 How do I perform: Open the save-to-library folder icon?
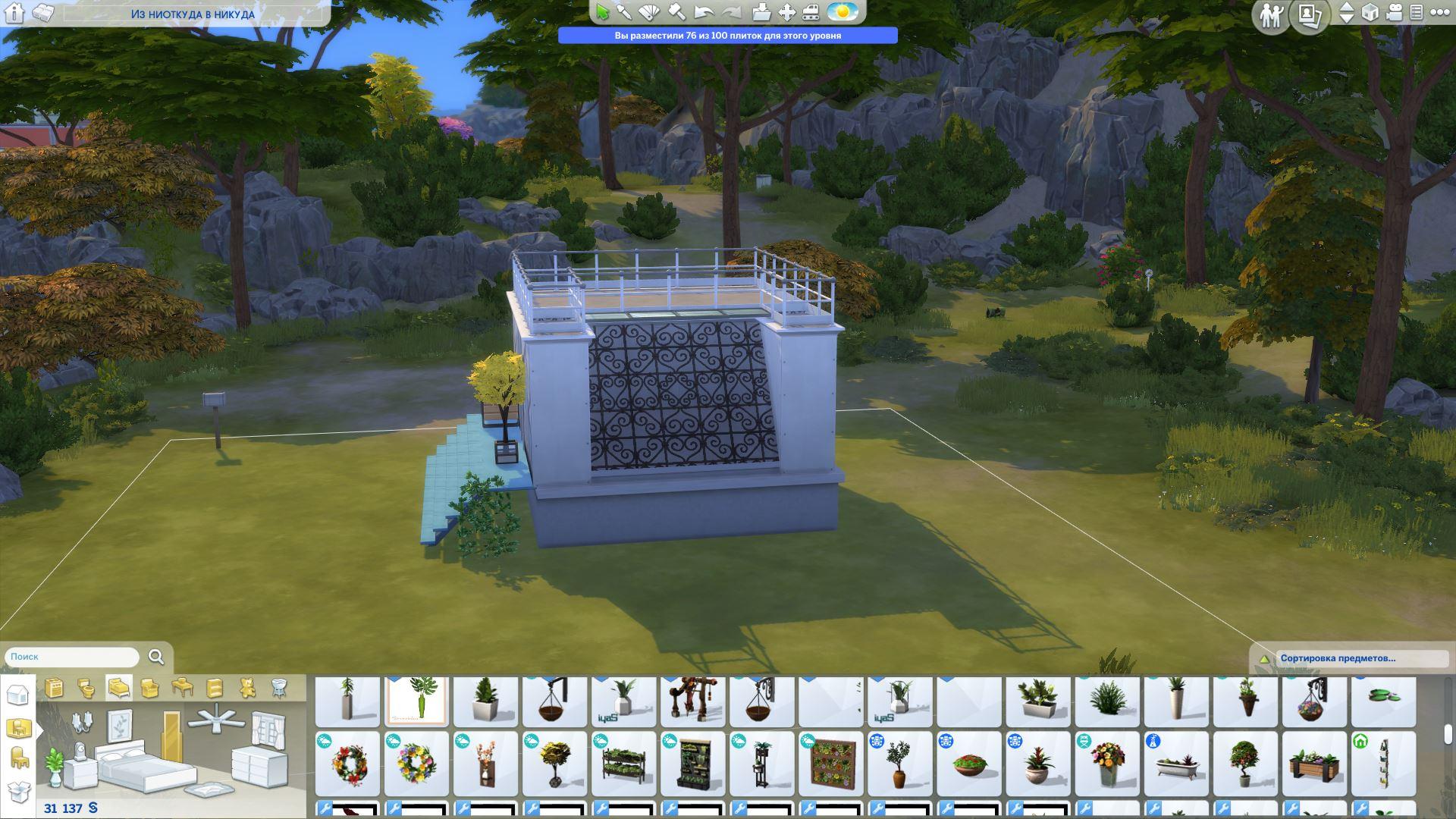tap(761, 12)
